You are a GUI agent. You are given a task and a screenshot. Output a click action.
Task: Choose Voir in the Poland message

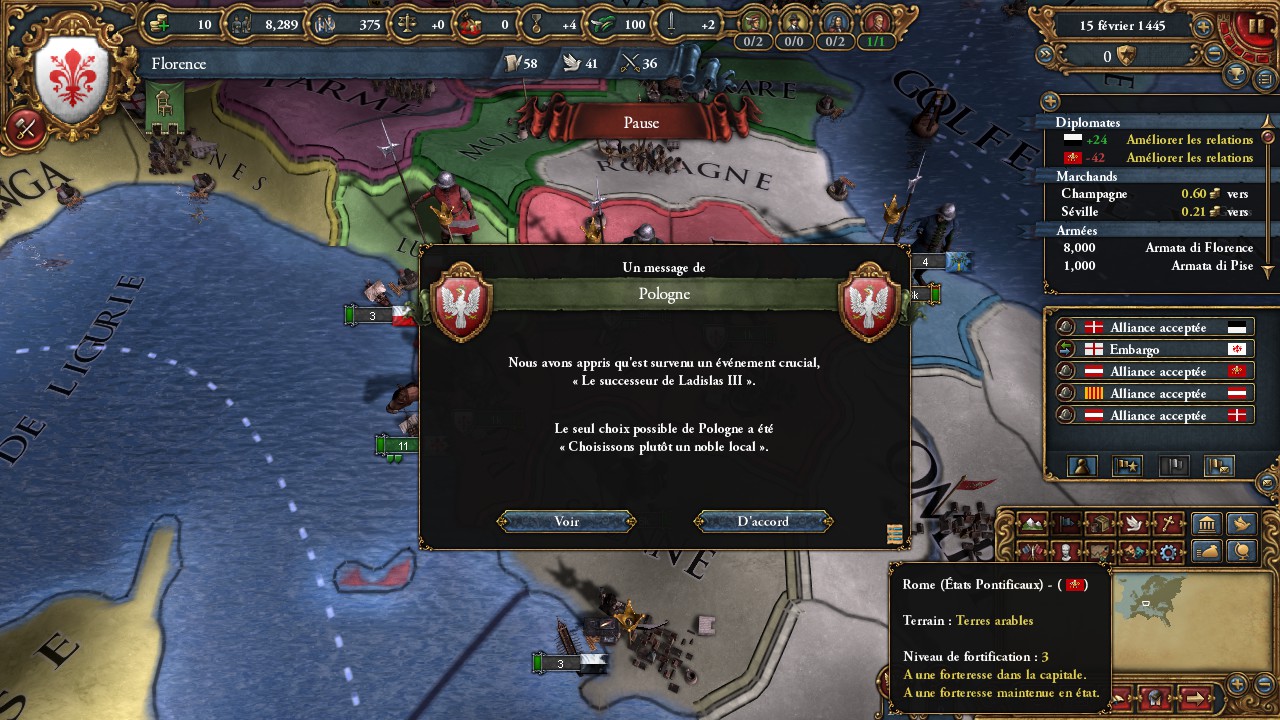click(x=566, y=521)
